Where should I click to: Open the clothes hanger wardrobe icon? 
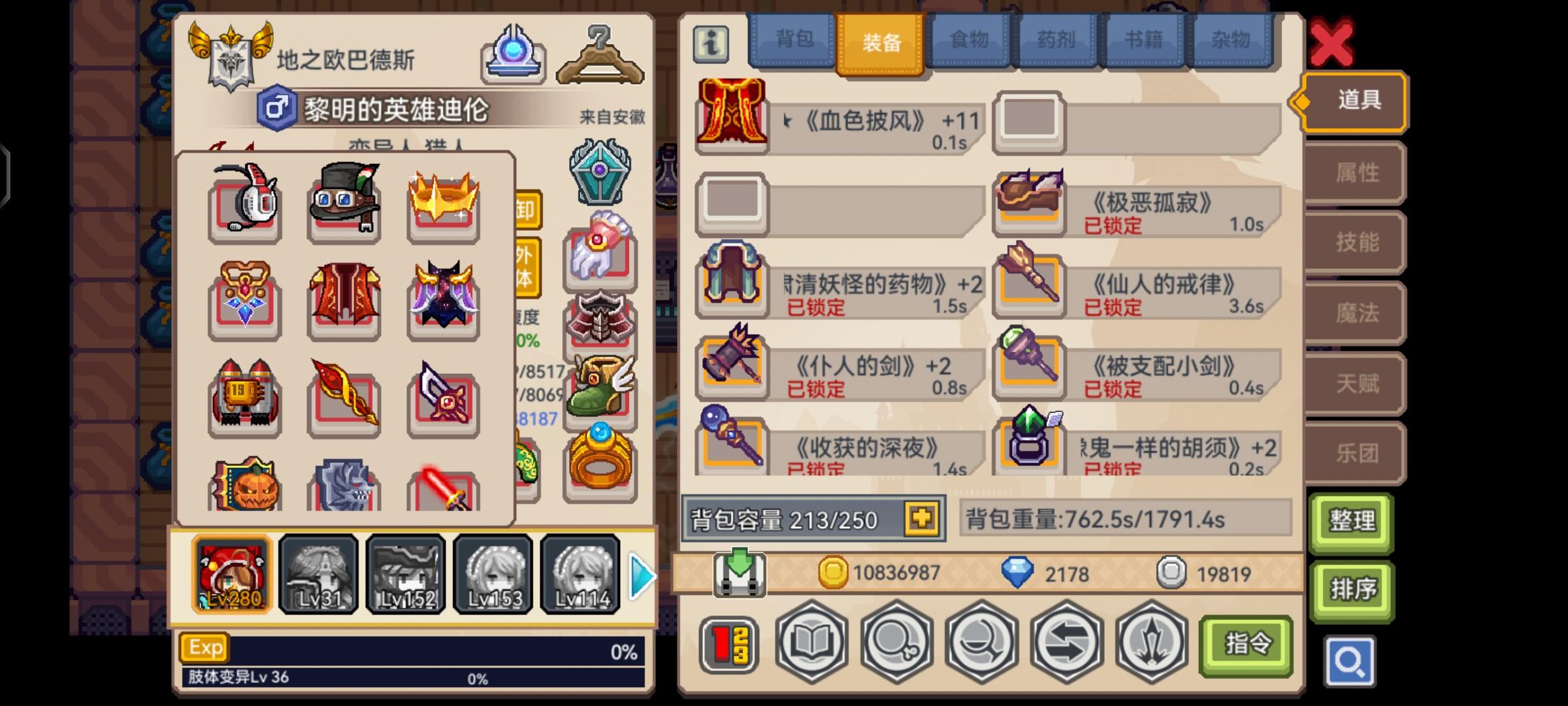coord(600,59)
